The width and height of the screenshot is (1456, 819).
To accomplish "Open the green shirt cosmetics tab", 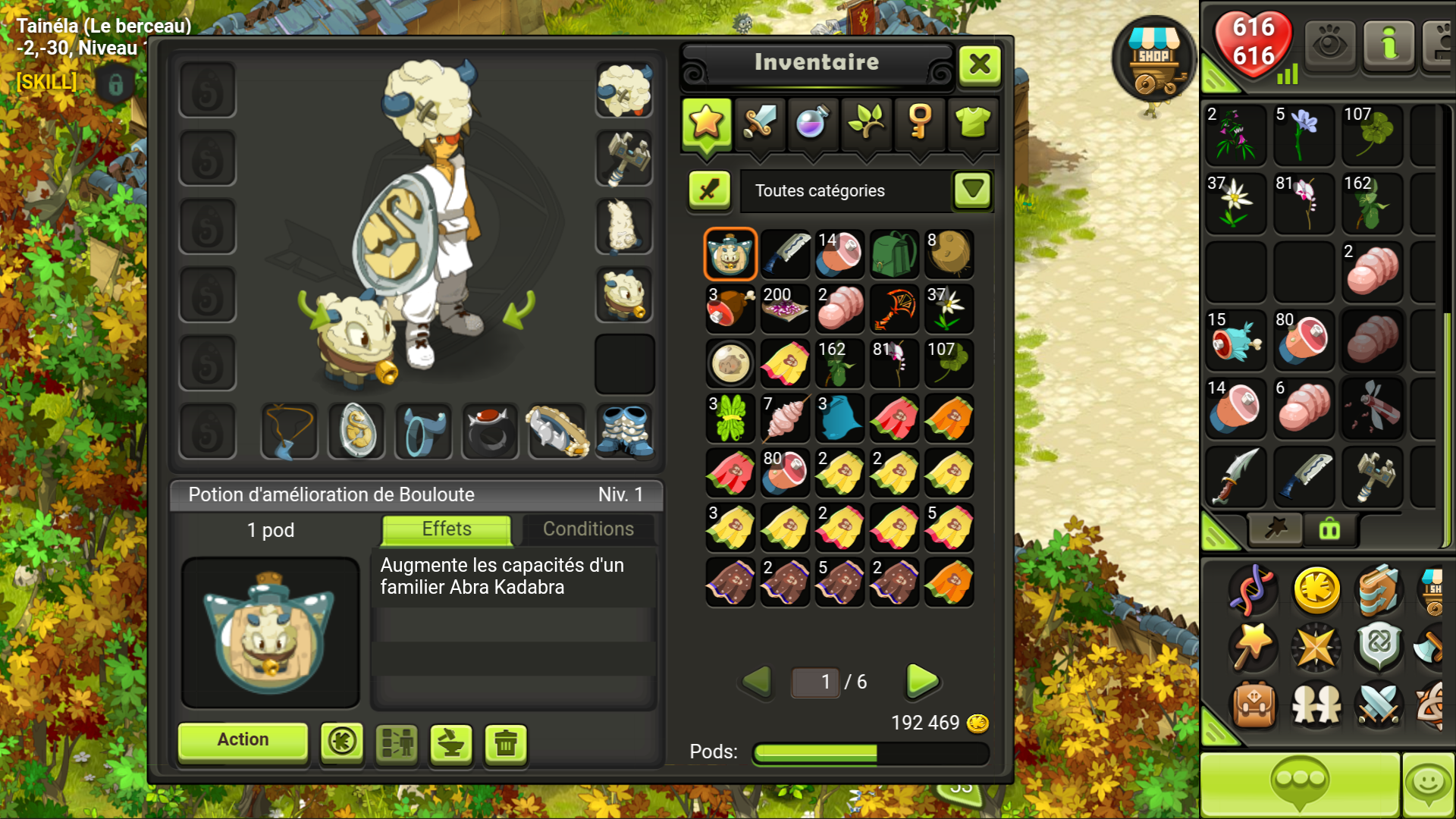I will [x=973, y=121].
